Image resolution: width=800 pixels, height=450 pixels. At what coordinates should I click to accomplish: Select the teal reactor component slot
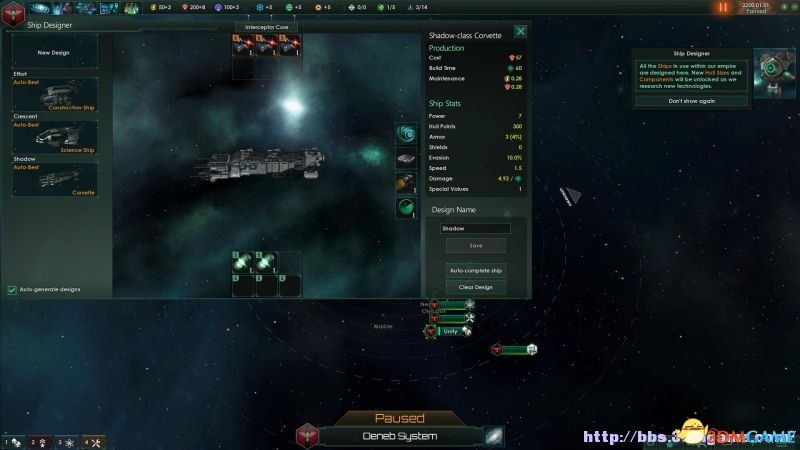(x=405, y=134)
